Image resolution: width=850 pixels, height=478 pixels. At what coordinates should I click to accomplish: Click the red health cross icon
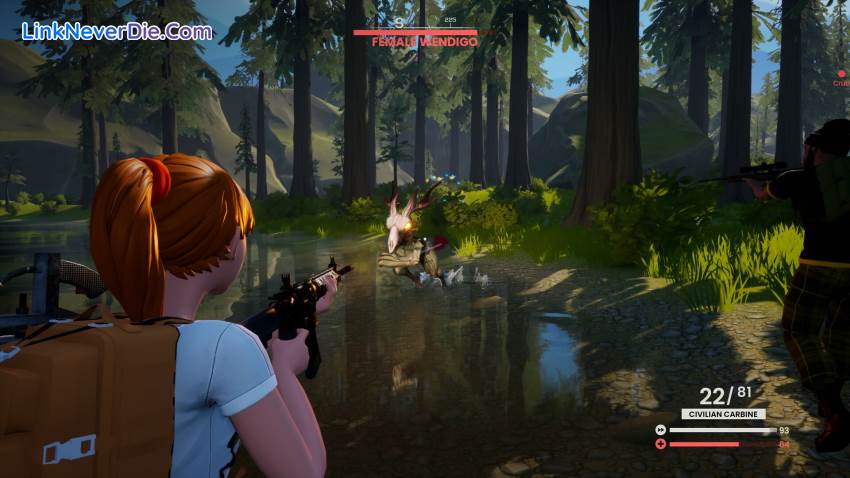(x=660, y=444)
